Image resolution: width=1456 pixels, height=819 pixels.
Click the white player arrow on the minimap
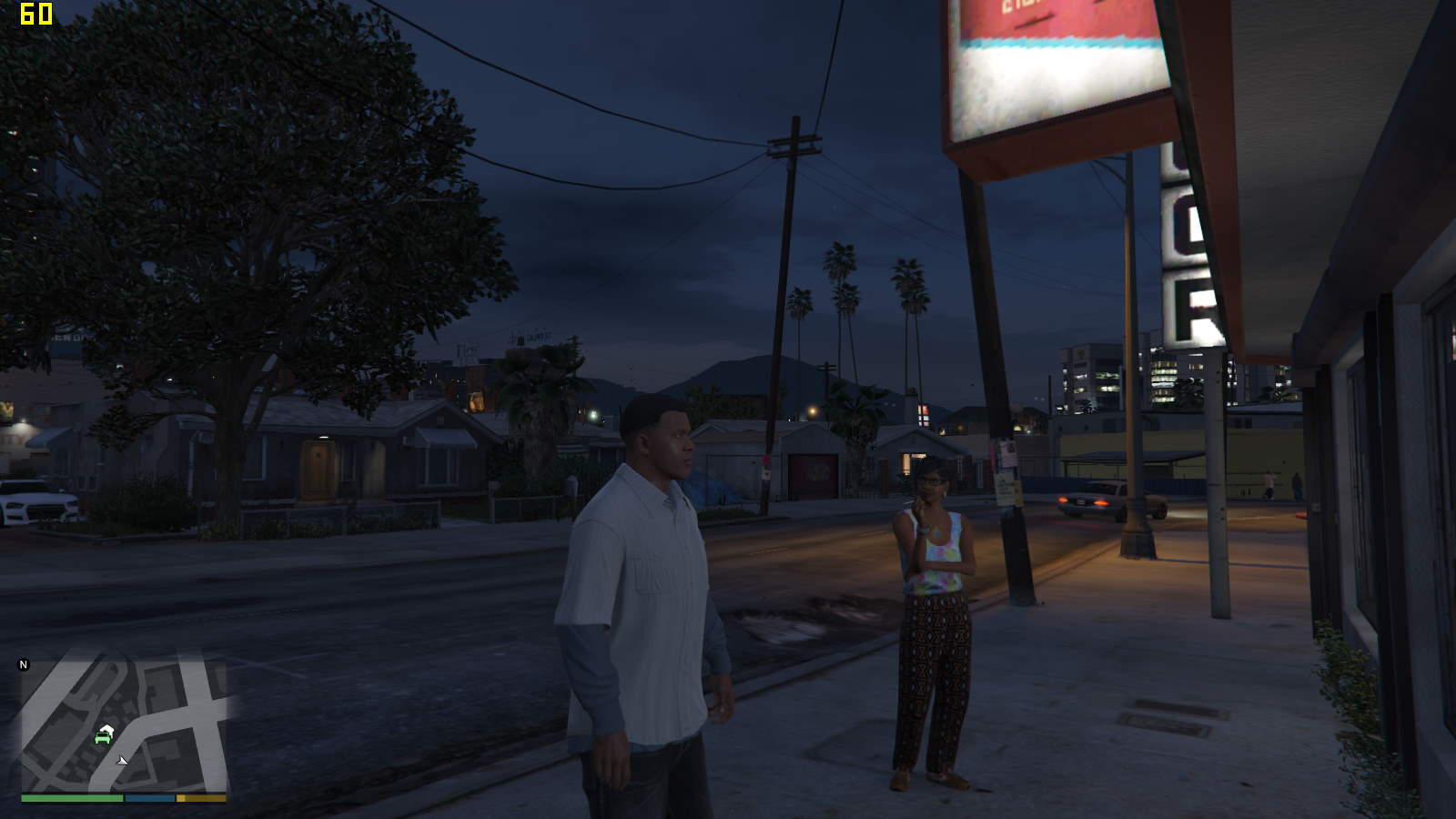click(x=122, y=760)
